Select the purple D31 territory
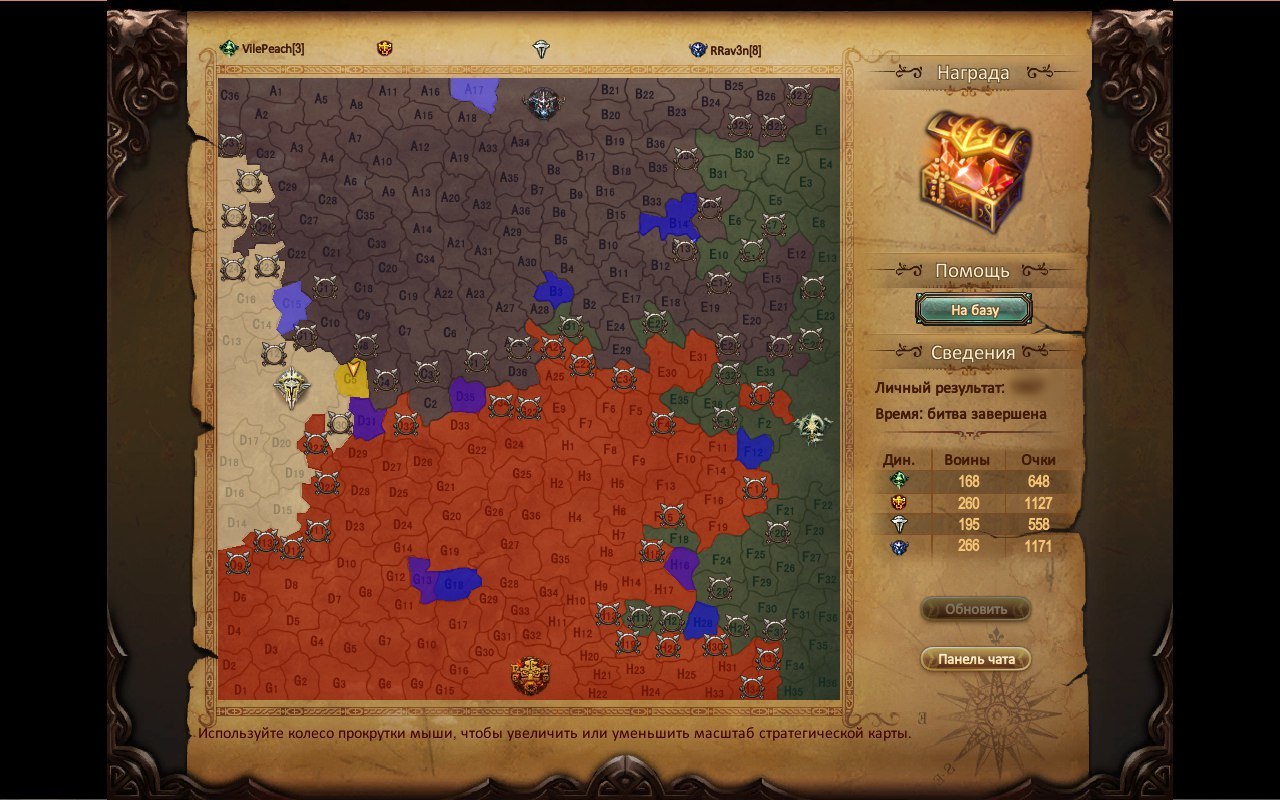Screen dimensions: 1280x800 click(x=367, y=418)
